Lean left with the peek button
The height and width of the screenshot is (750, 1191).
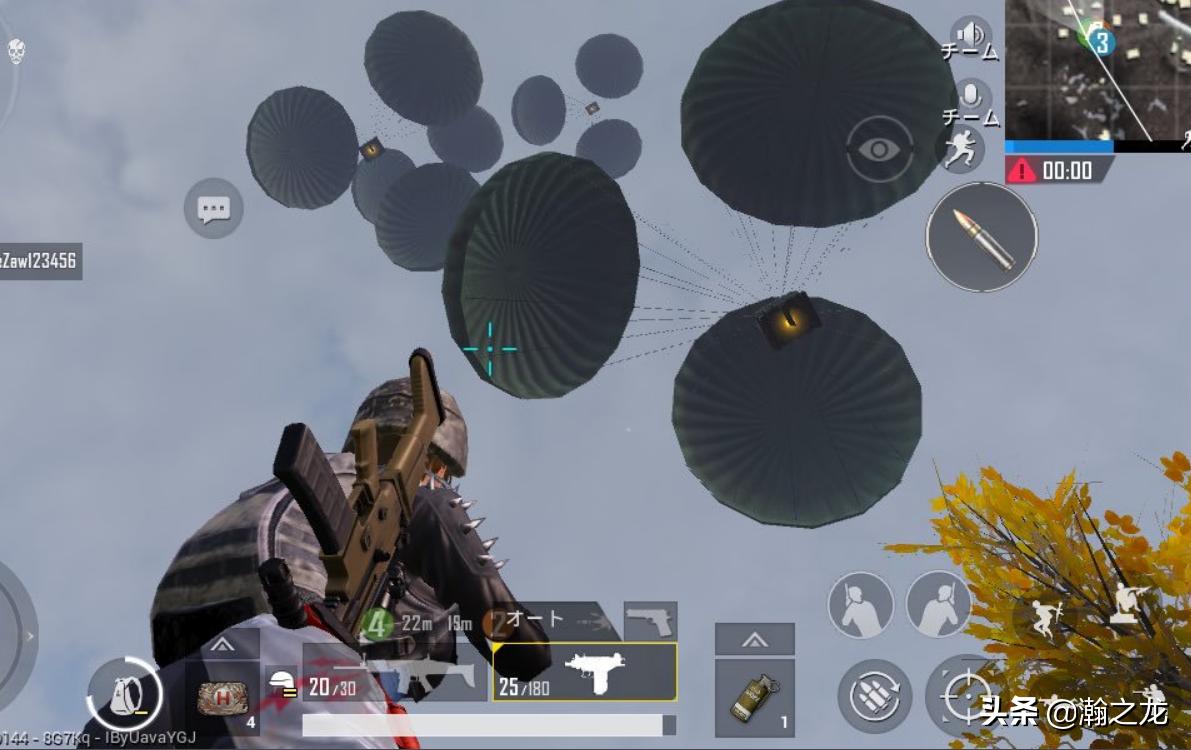(861, 604)
